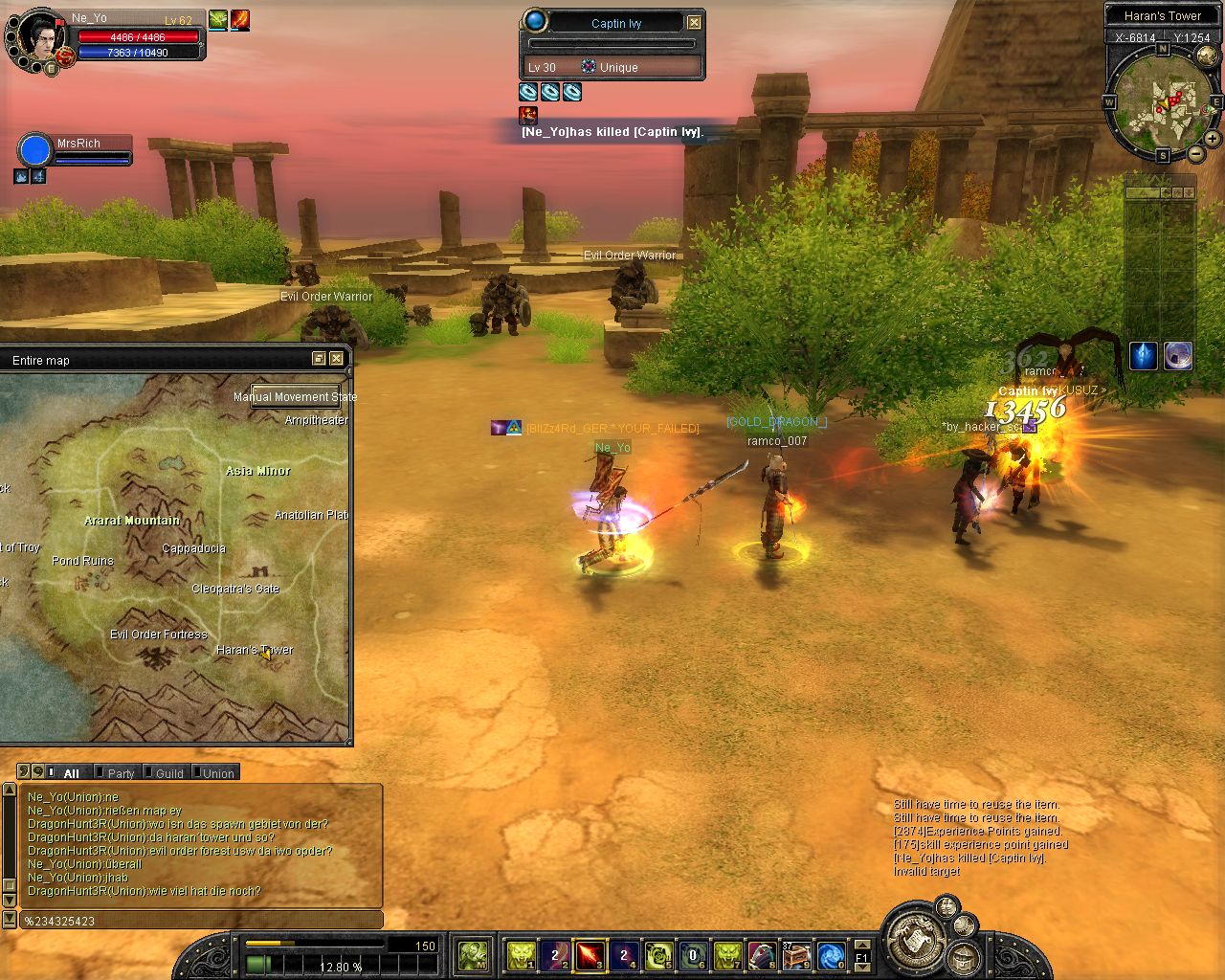Screen dimensions: 1225x980
Task: Click the blue crystal buff icon
Action: tap(1144, 356)
